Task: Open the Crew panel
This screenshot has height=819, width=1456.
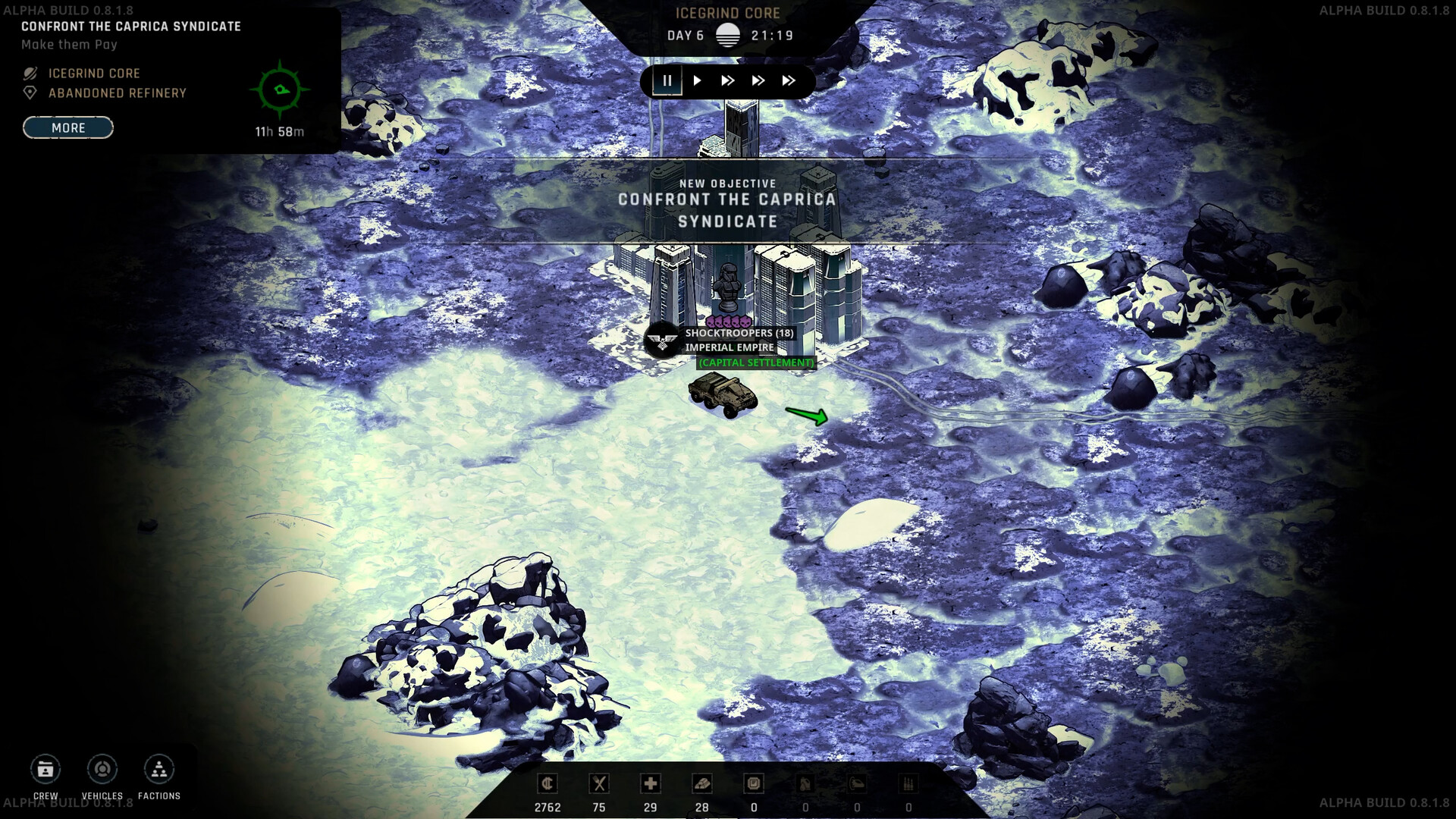Action: [45, 770]
